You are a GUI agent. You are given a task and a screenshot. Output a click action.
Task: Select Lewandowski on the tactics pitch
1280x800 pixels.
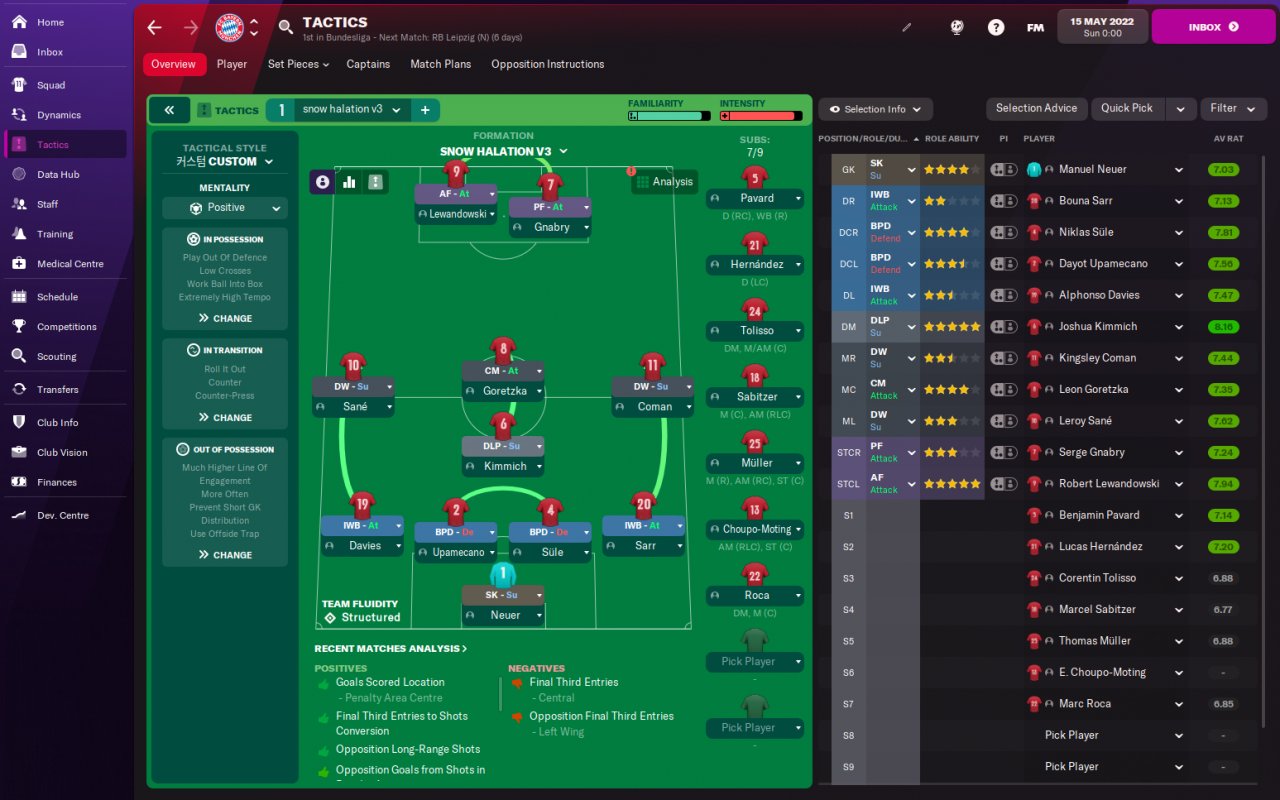(x=457, y=214)
